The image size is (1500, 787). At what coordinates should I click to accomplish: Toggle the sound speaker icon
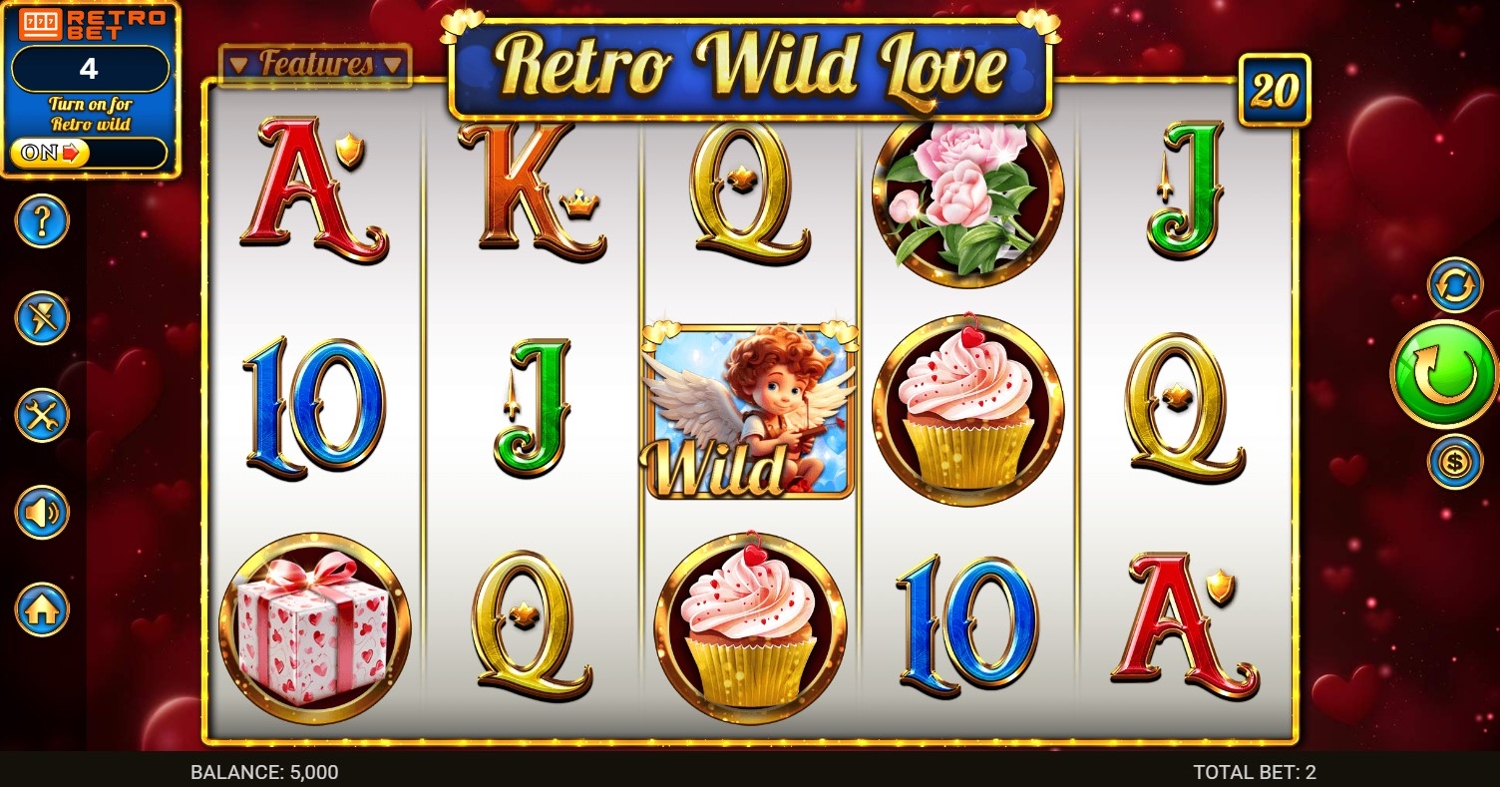pos(42,512)
